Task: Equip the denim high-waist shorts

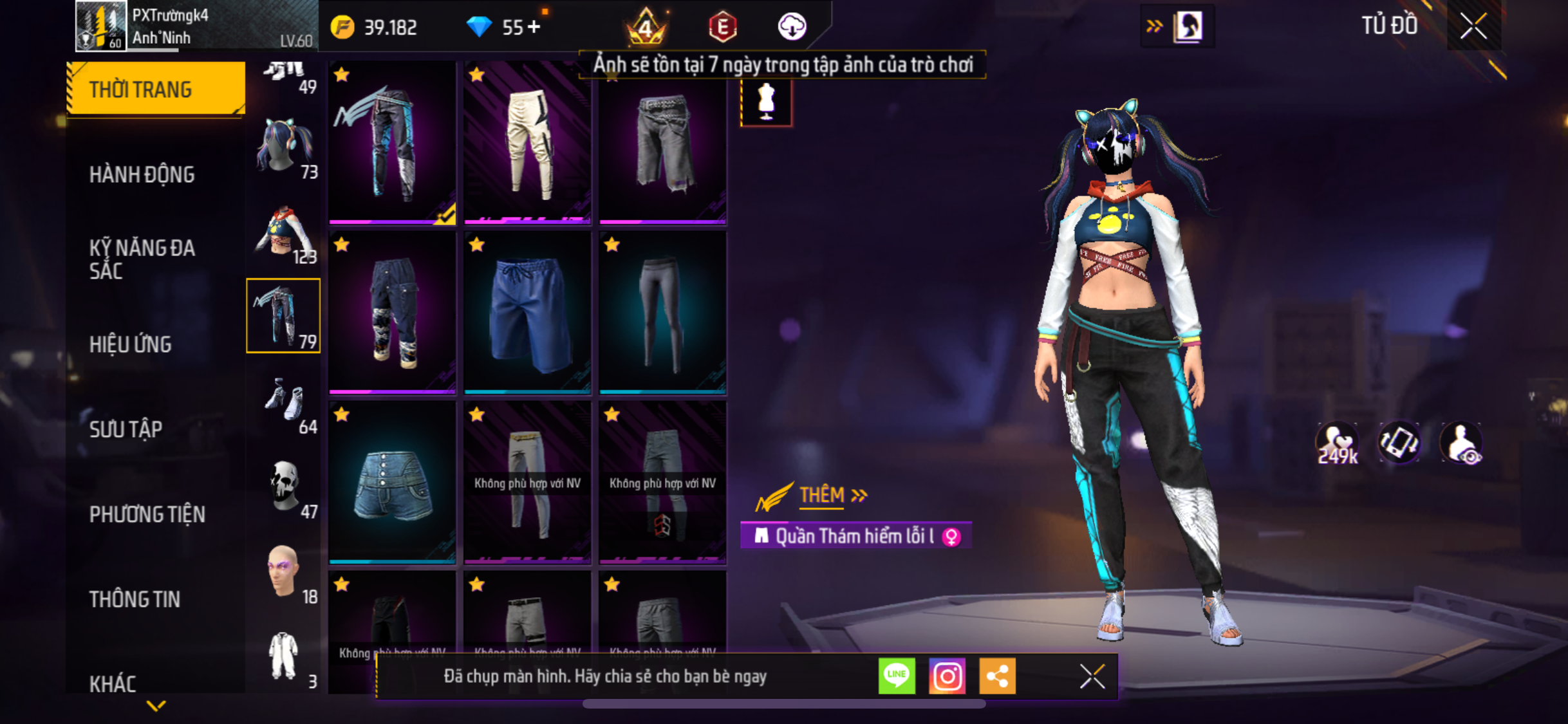Action: pyautogui.click(x=392, y=483)
